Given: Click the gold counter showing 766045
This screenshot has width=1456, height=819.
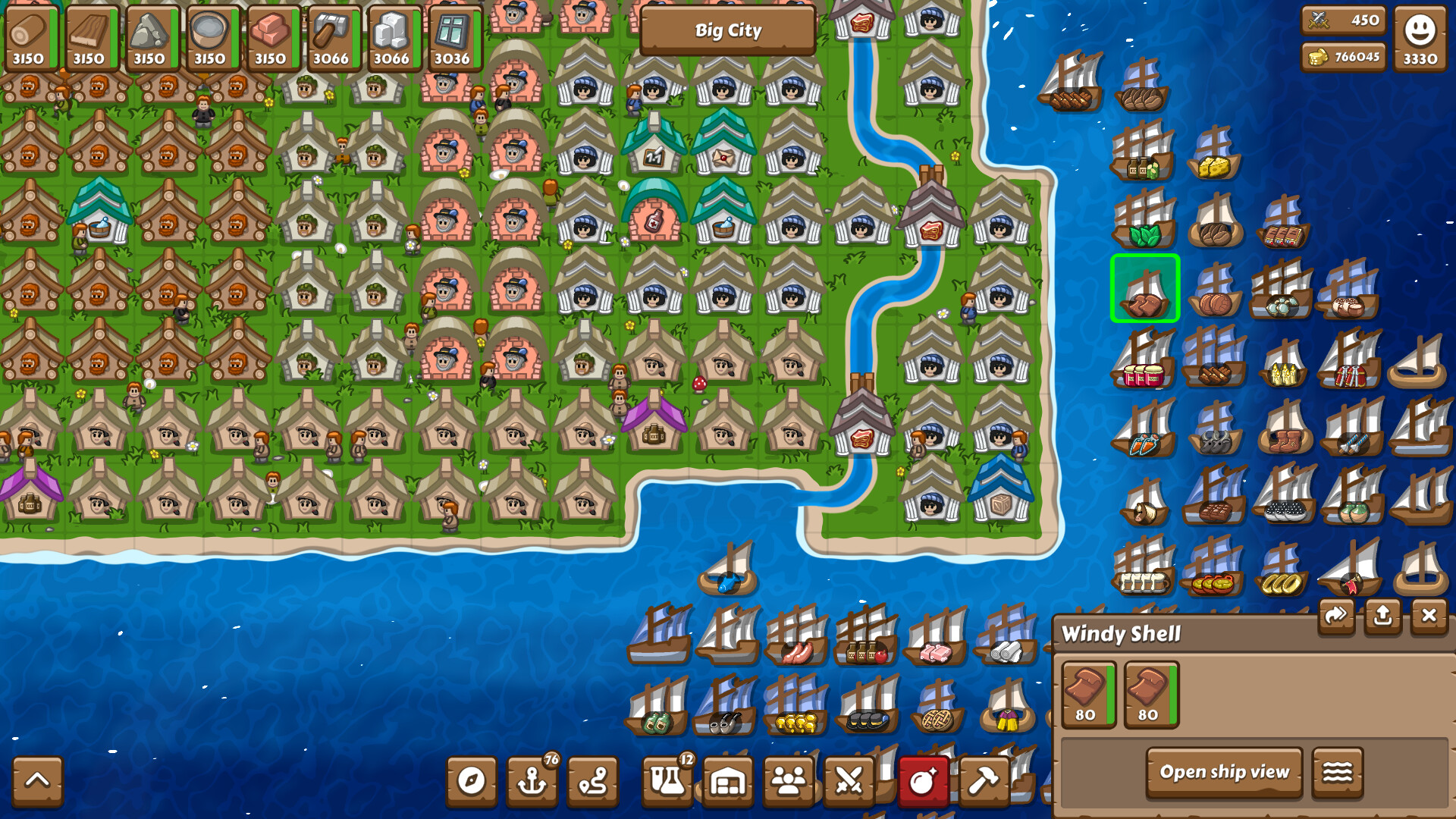Looking at the screenshot, I should [1346, 56].
